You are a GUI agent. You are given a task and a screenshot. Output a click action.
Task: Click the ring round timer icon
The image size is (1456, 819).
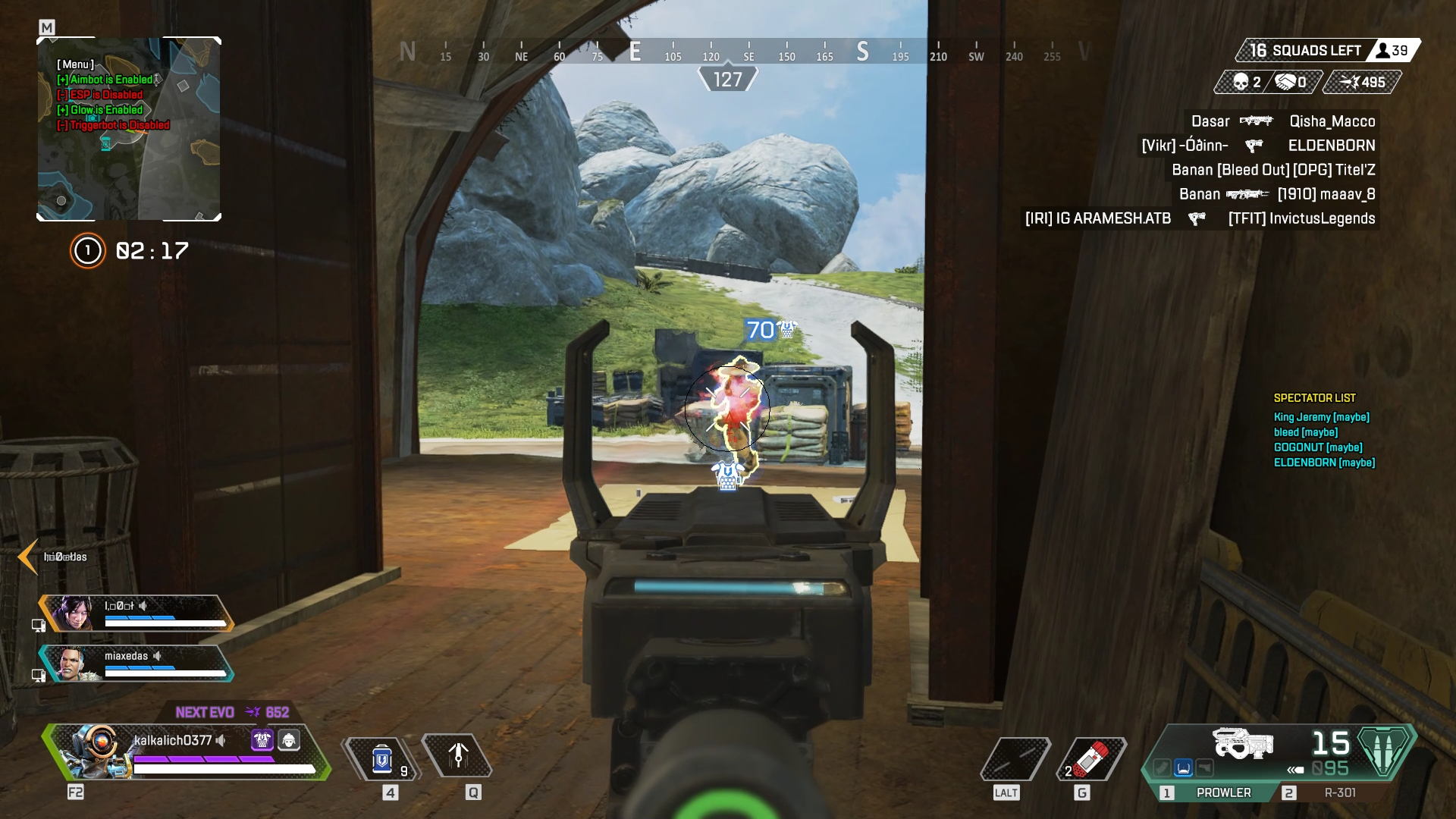point(87,251)
